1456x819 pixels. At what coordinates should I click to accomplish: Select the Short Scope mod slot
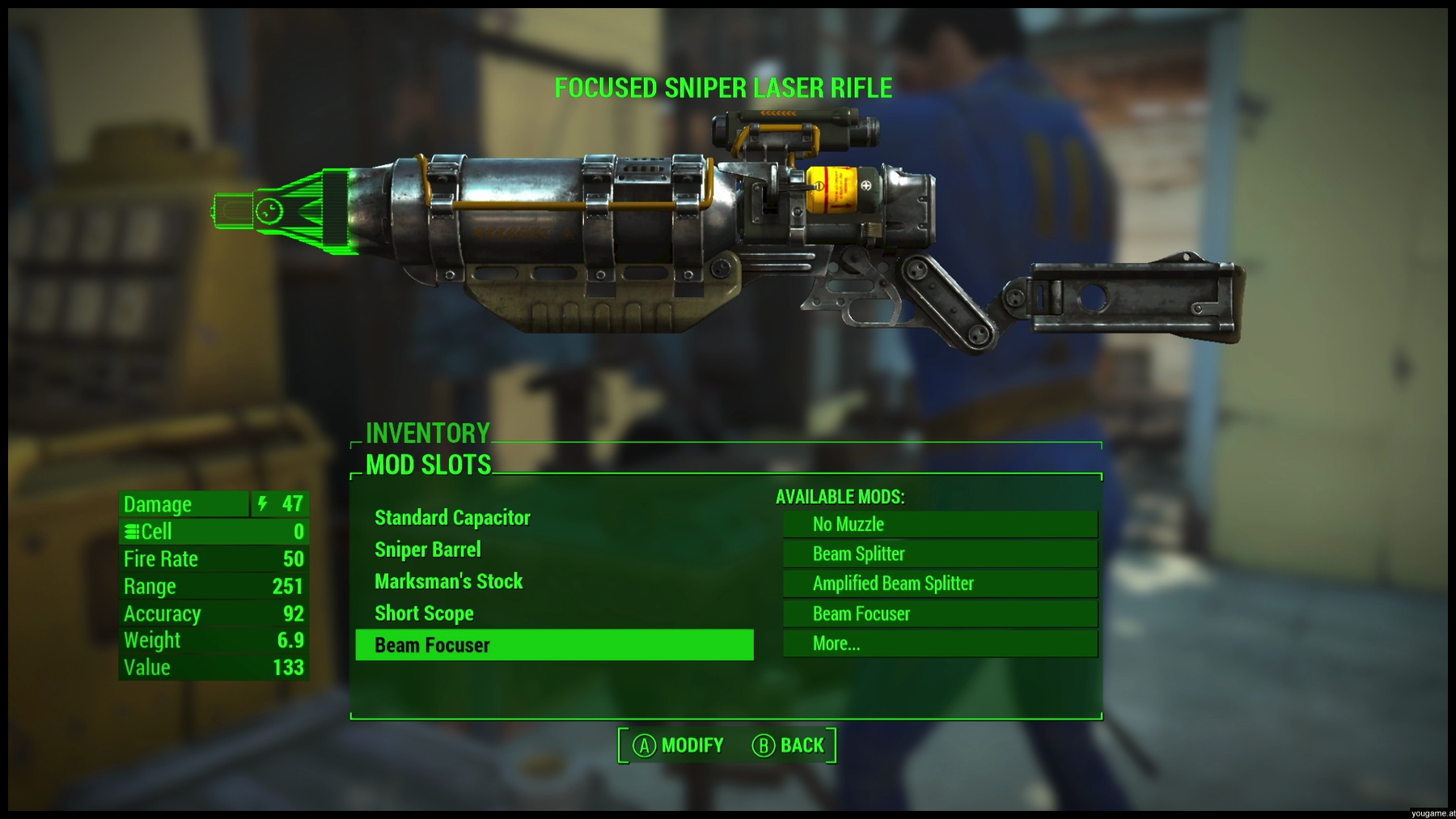coord(424,613)
